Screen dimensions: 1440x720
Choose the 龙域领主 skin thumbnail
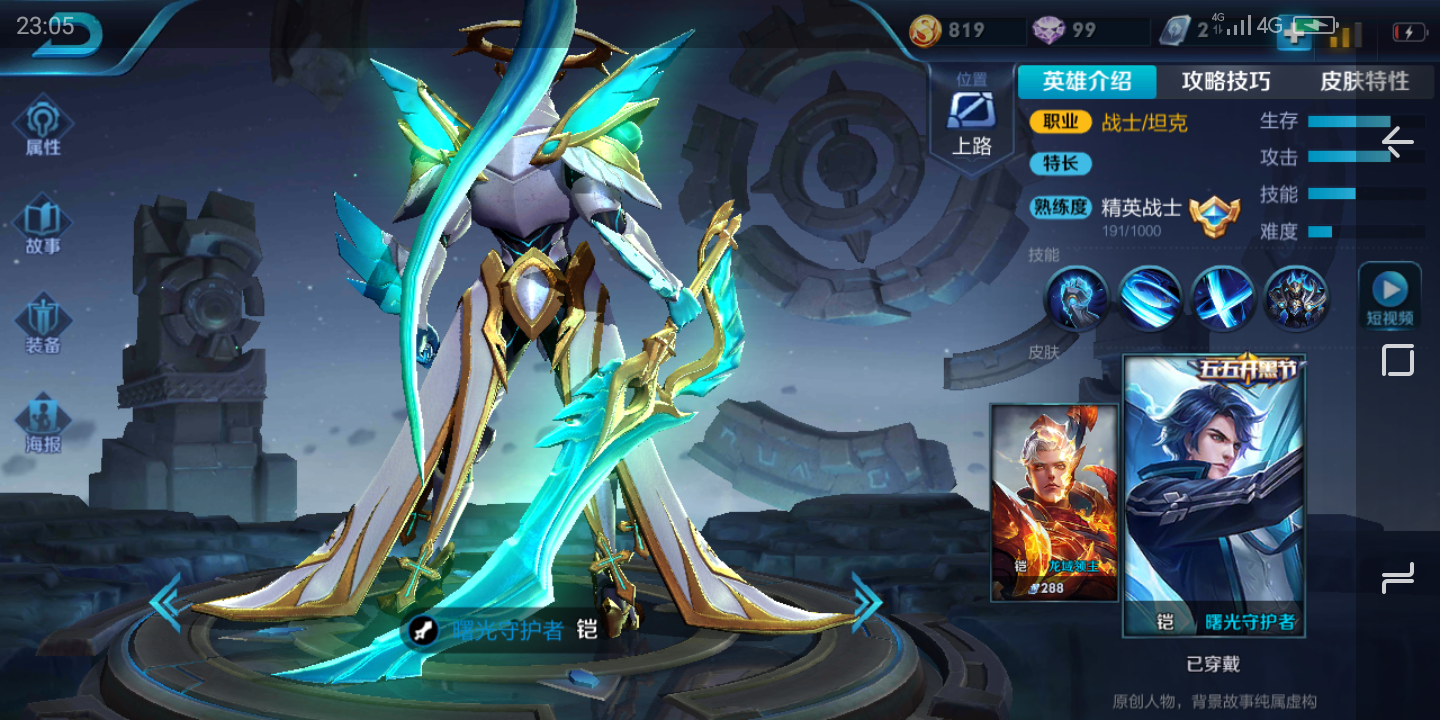[x=1054, y=502]
